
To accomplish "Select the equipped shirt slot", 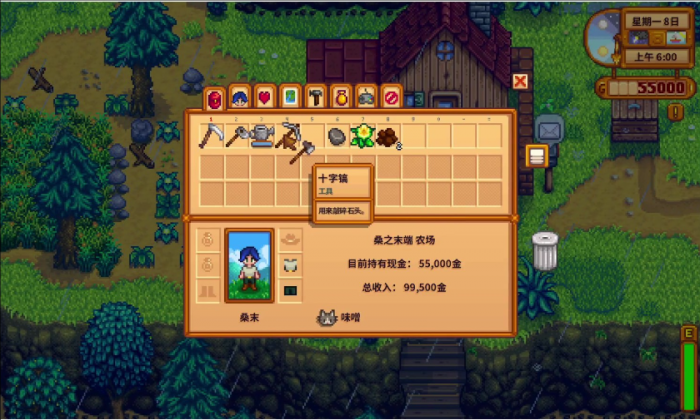I will [291, 265].
